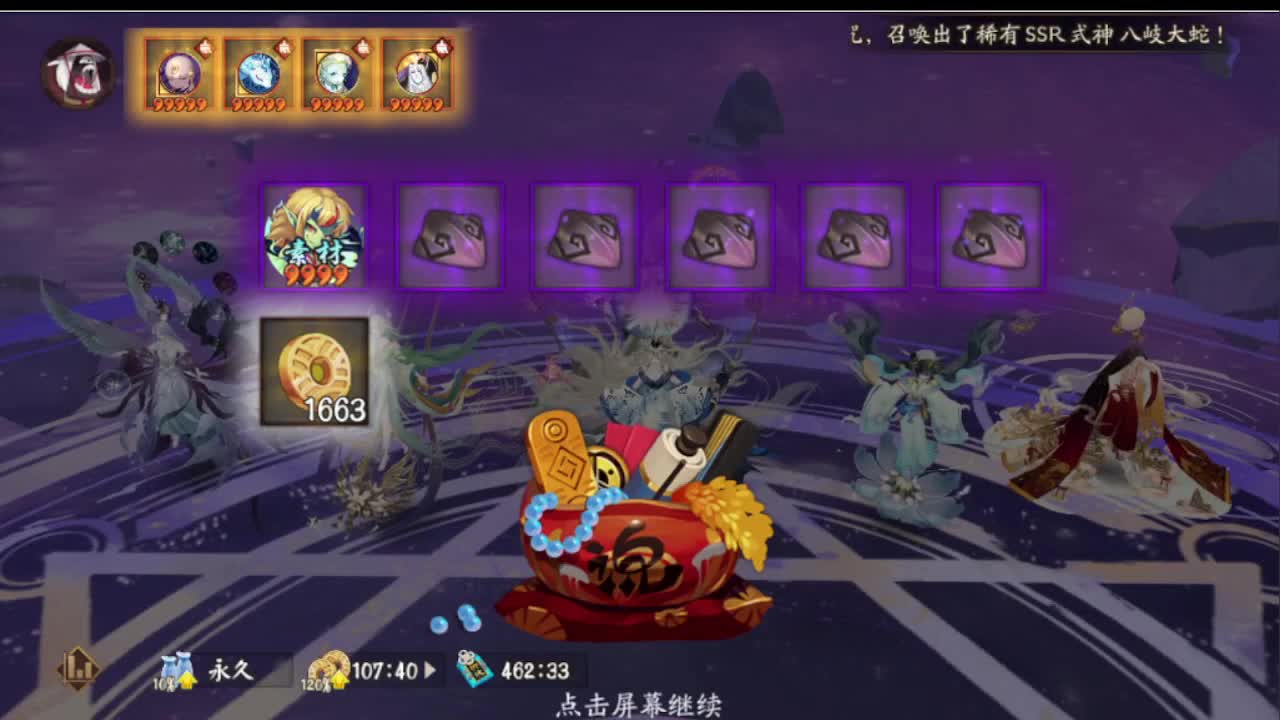The image size is (1280, 720).
Task: Click the red crit badge on the first portrait
Action: click(206, 46)
